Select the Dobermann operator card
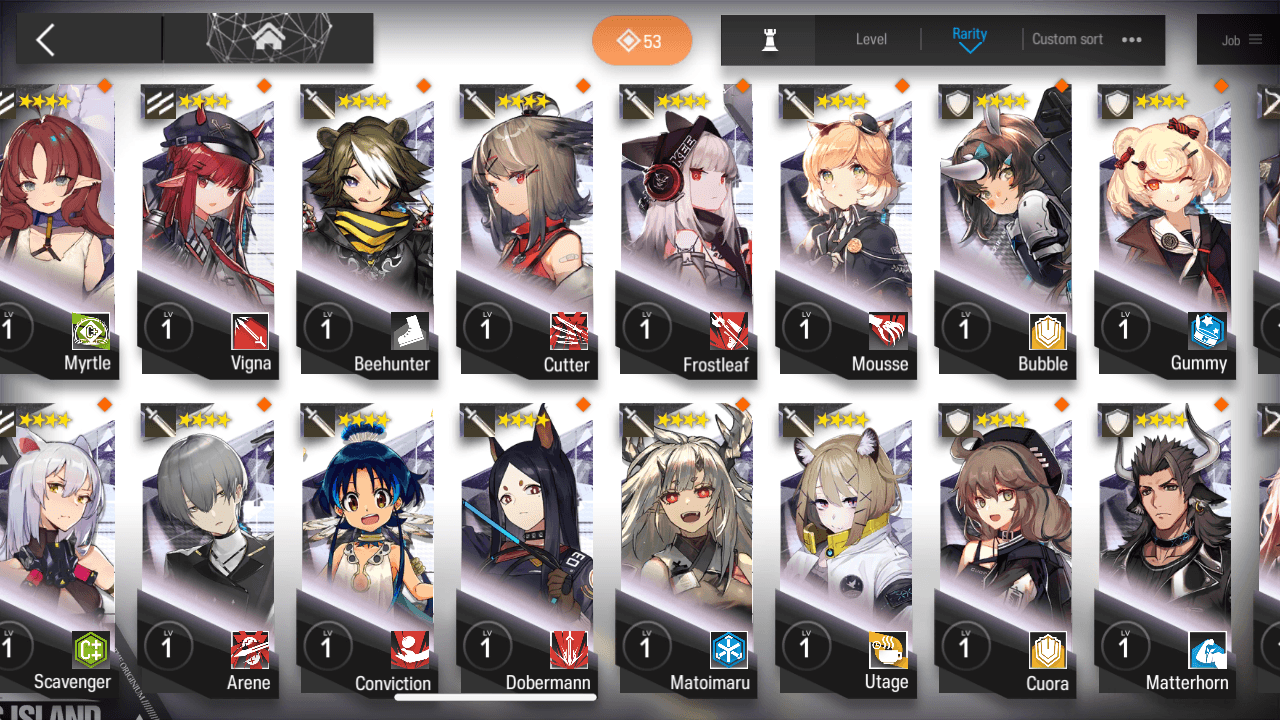Screen dimensions: 1280x720 (526, 550)
